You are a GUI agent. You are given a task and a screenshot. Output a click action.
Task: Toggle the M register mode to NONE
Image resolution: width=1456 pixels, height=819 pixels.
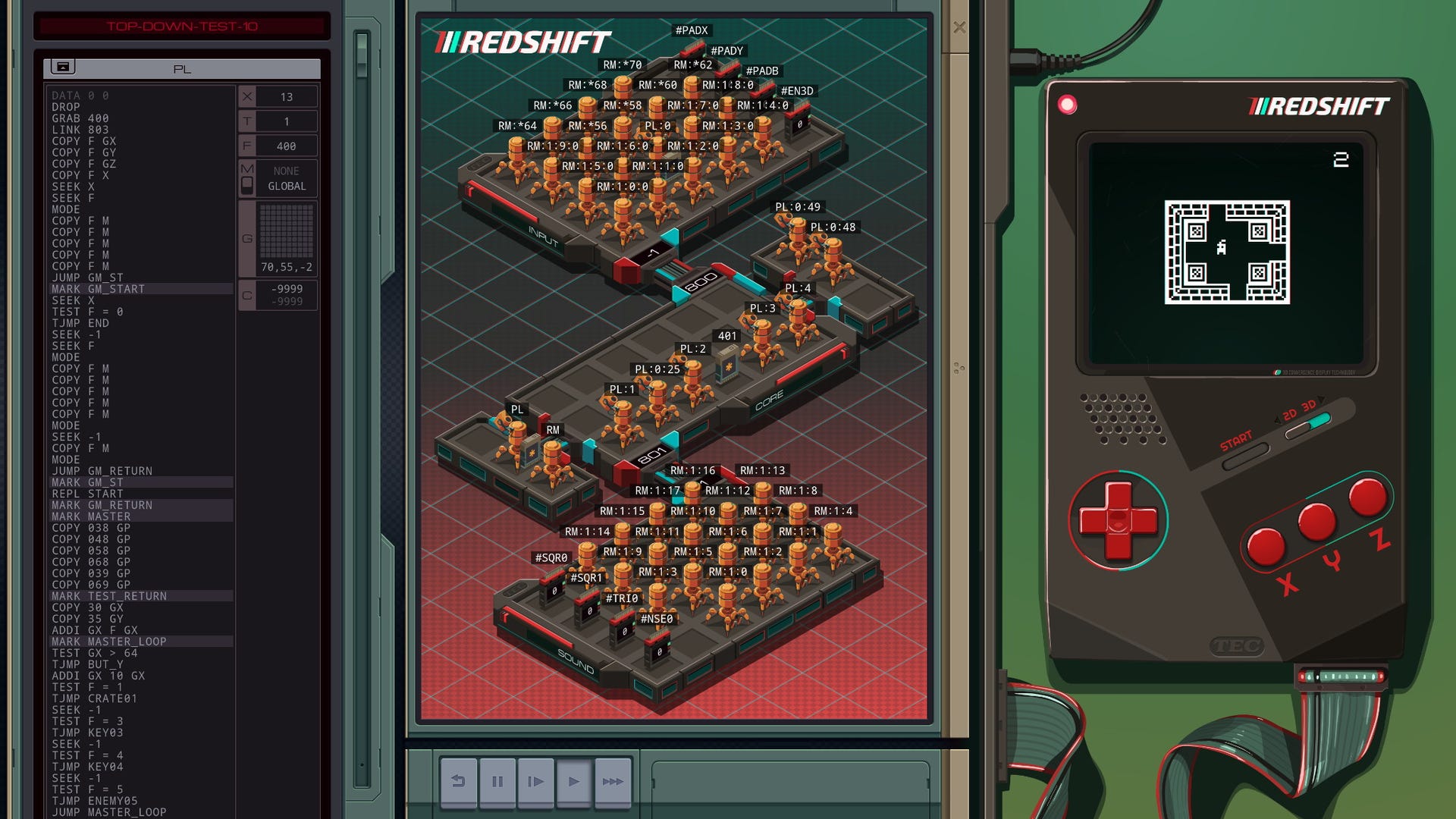coord(286,171)
